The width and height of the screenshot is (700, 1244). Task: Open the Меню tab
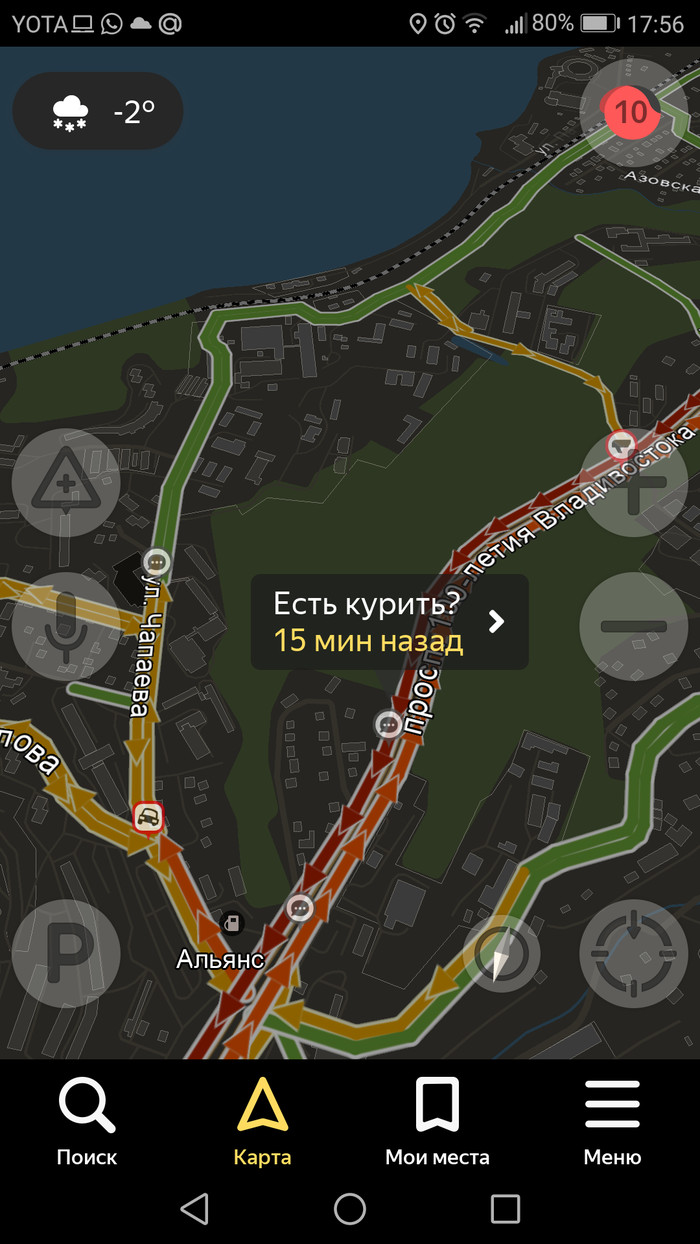[x=612, y=1121]
